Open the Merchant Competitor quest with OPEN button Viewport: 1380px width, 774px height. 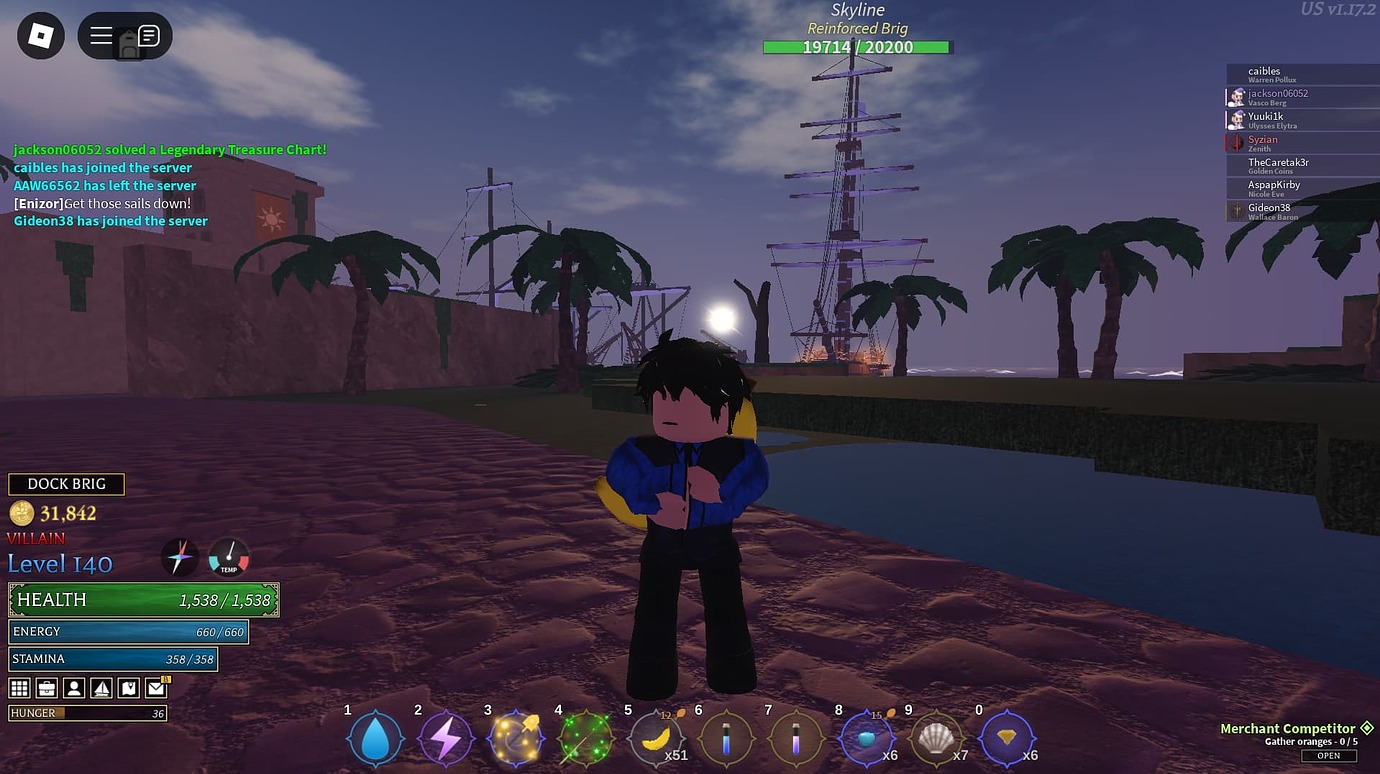point(1330,755)
